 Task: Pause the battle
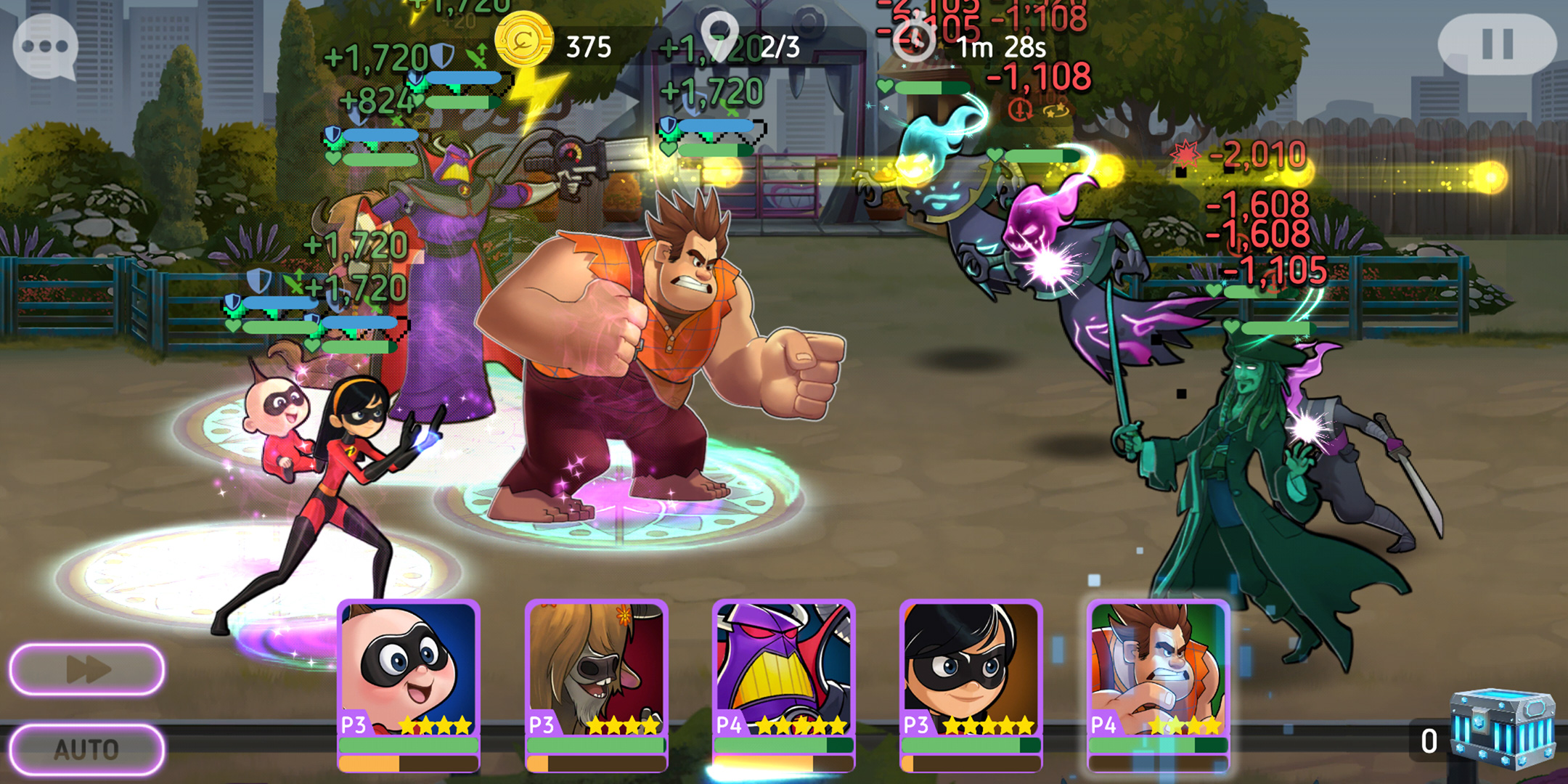click(x=1497, y=44)
